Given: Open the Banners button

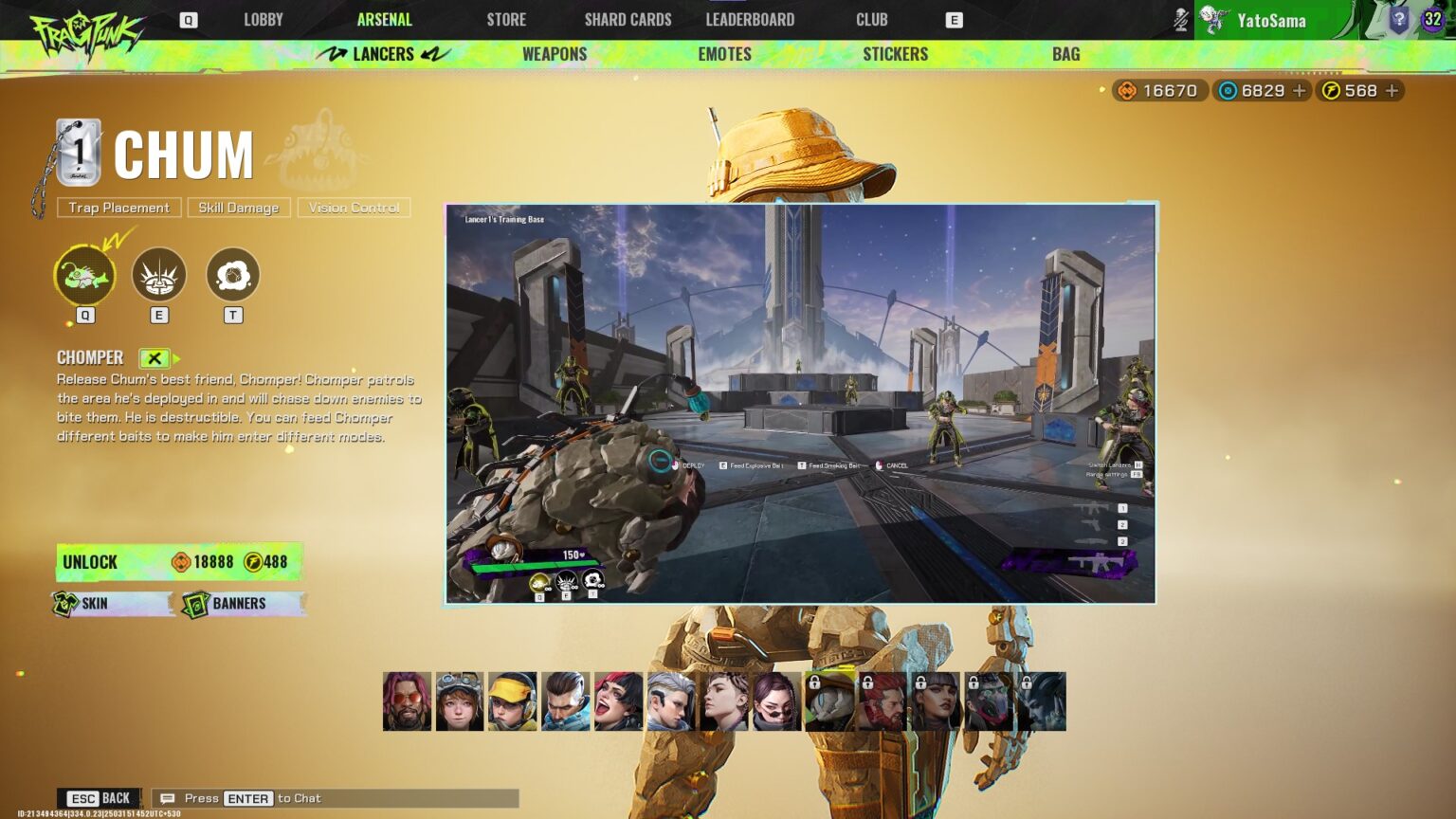Looking at the screenshot, I should pyautogui.click(x=244, y=604).
